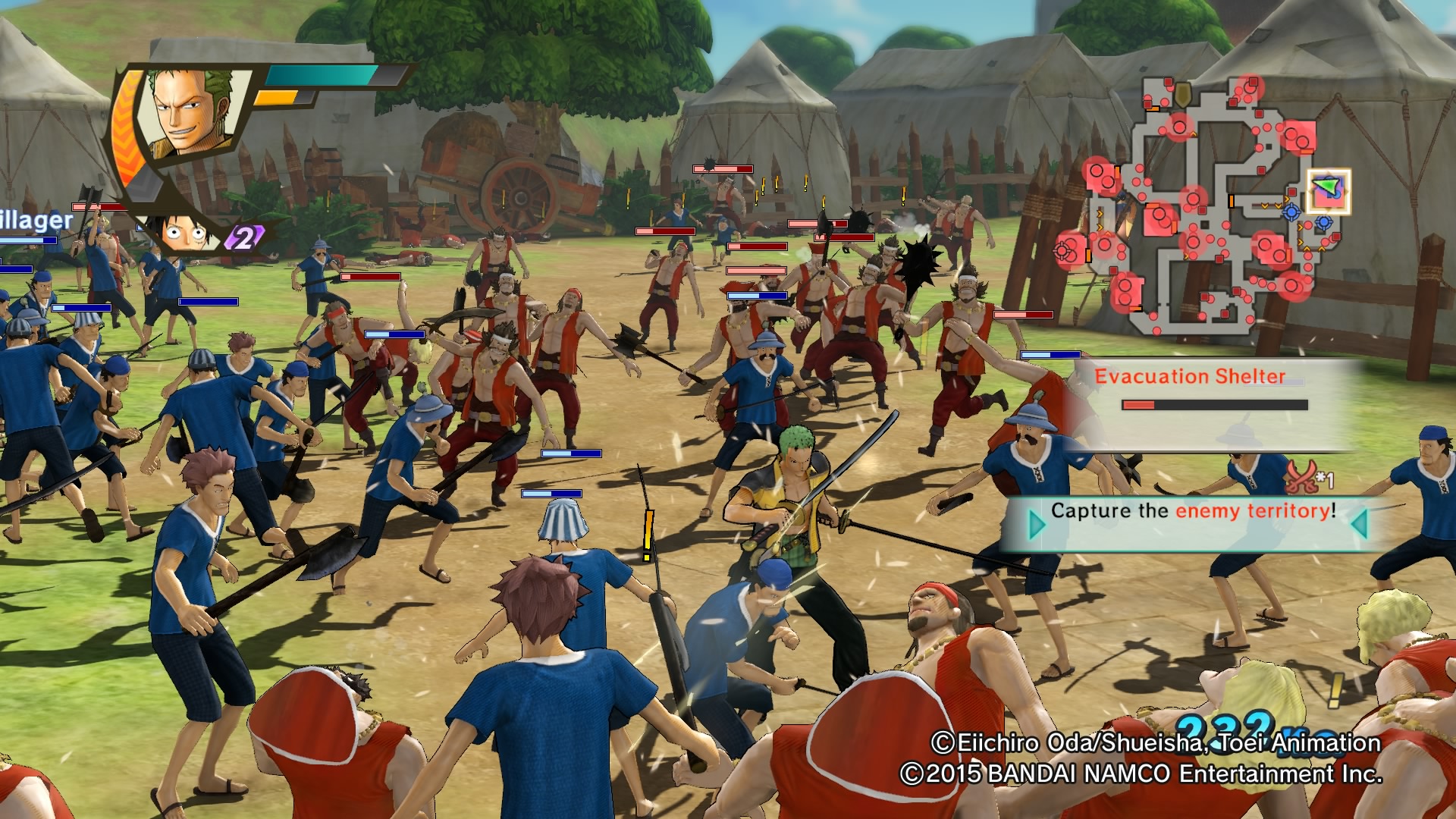Viewport: 1456px width, 819px height.
Task: Select a blue ally crosshair icon on the minimap
Action: click(x=1290, y=211)
